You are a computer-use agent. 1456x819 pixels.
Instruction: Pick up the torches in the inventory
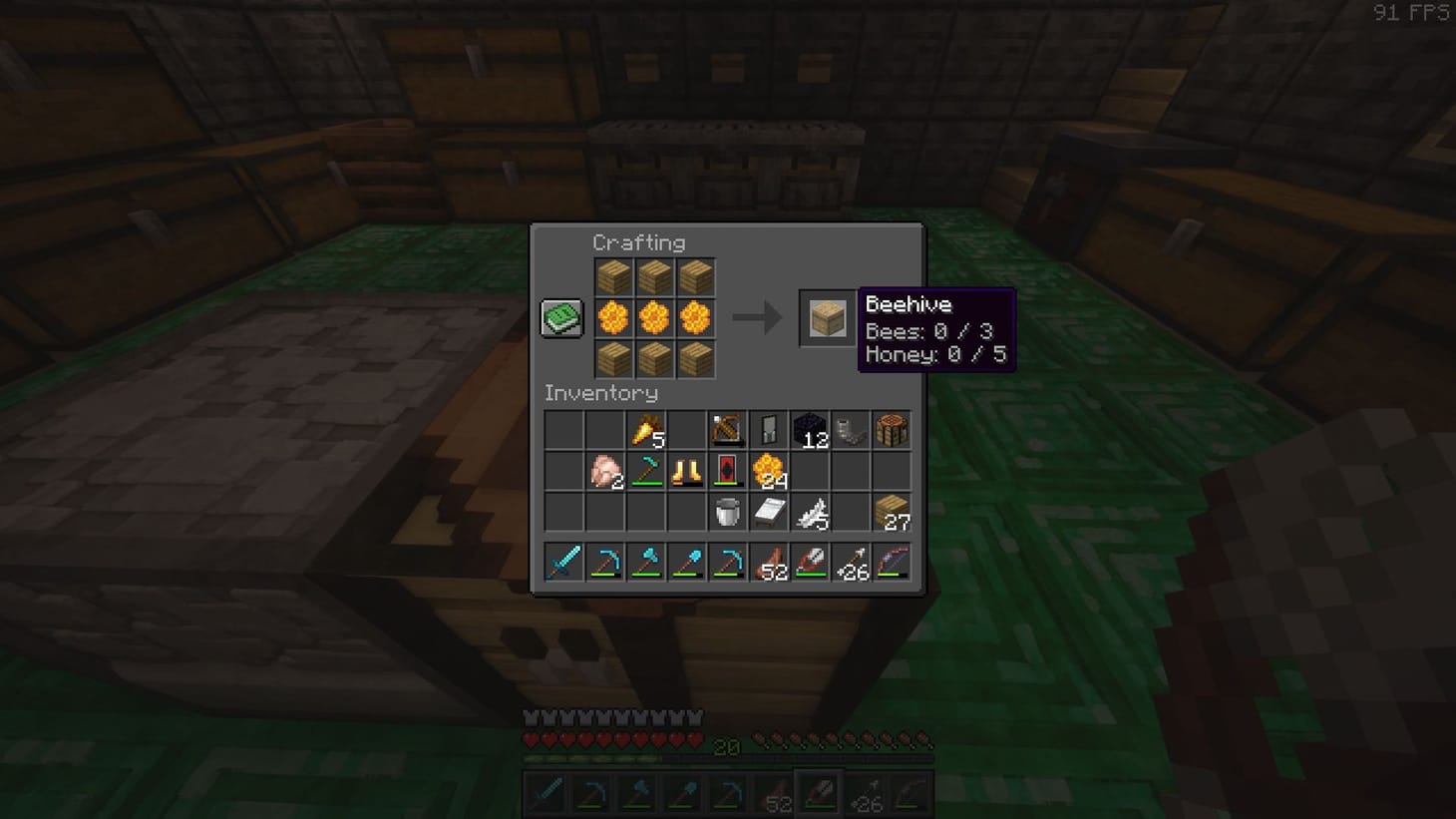(x=645, y=429)
